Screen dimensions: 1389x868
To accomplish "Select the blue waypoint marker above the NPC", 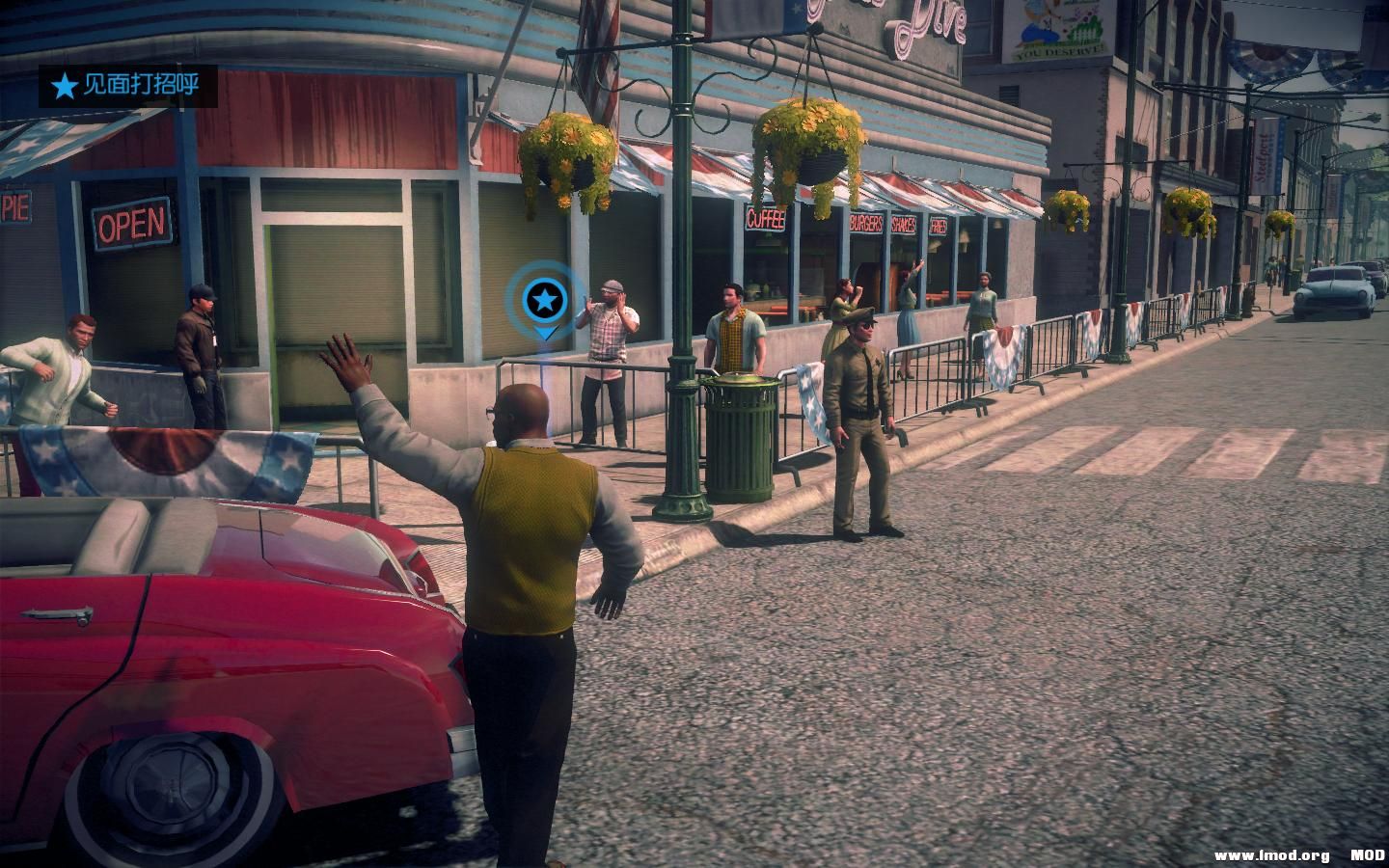I will click(x=546, y=309).
